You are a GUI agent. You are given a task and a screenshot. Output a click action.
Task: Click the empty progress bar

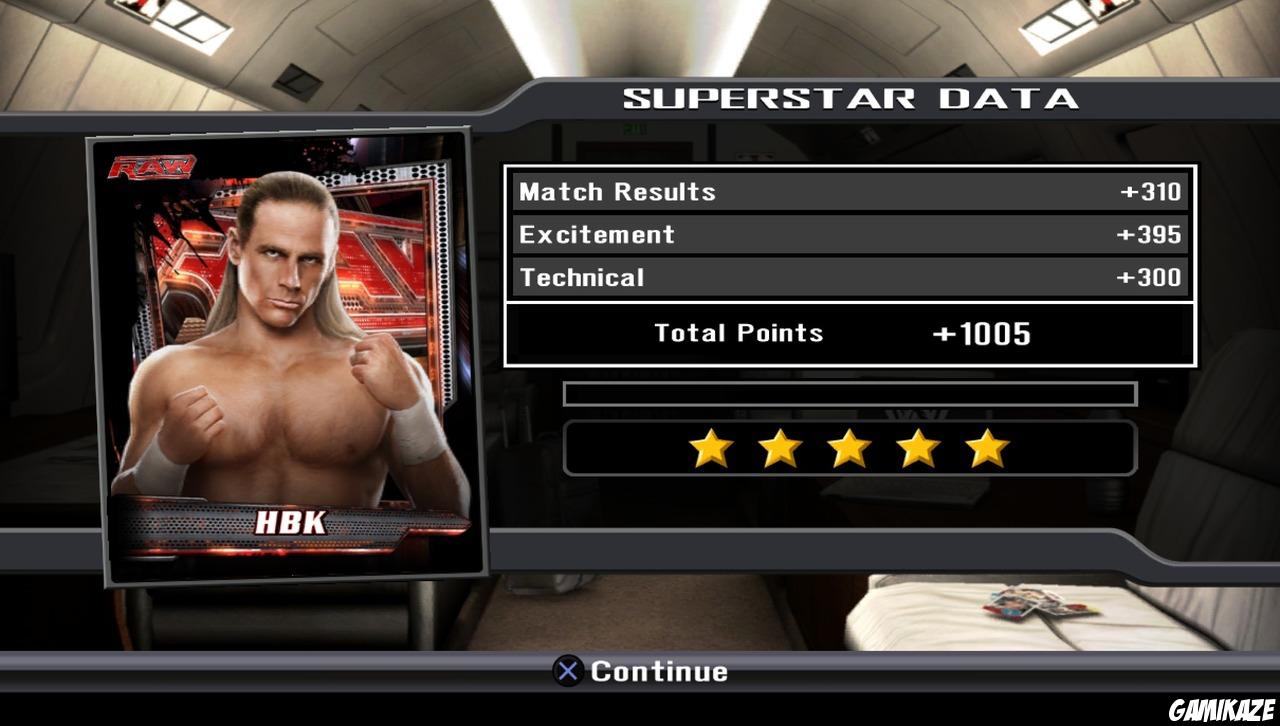(x=850, y=394)
